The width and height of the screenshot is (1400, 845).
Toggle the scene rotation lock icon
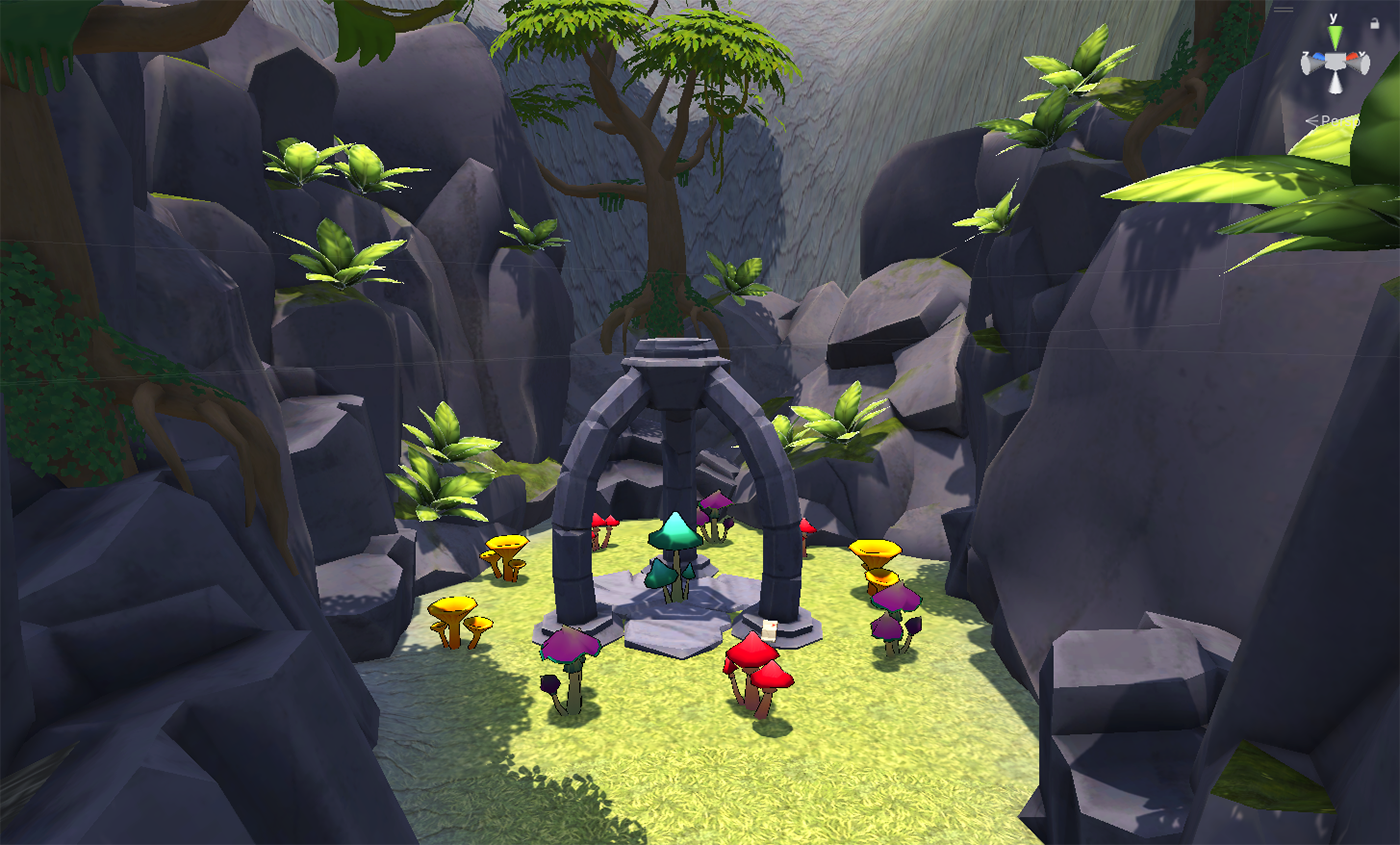[1374, 23]
